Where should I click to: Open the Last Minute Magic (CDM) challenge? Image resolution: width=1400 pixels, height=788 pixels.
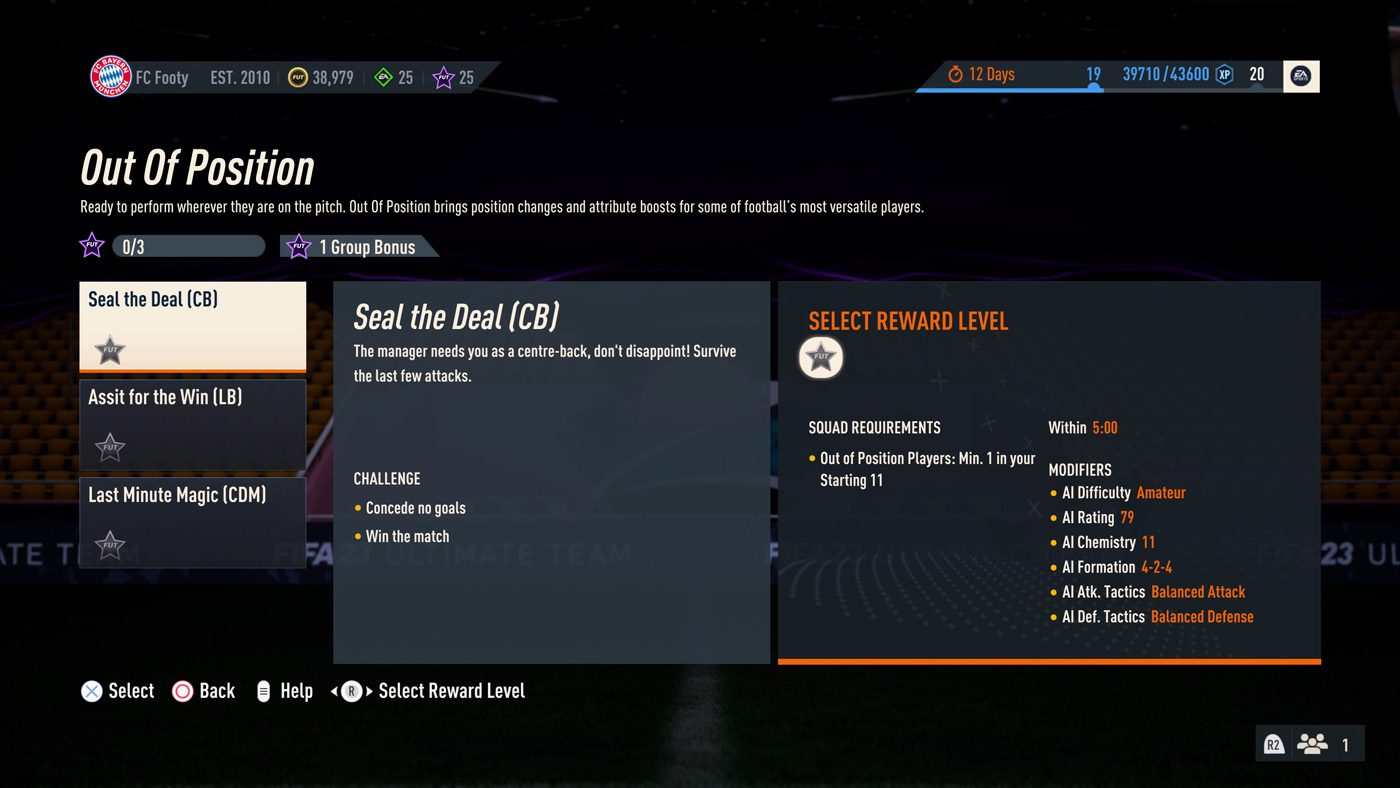pos(193,522)
